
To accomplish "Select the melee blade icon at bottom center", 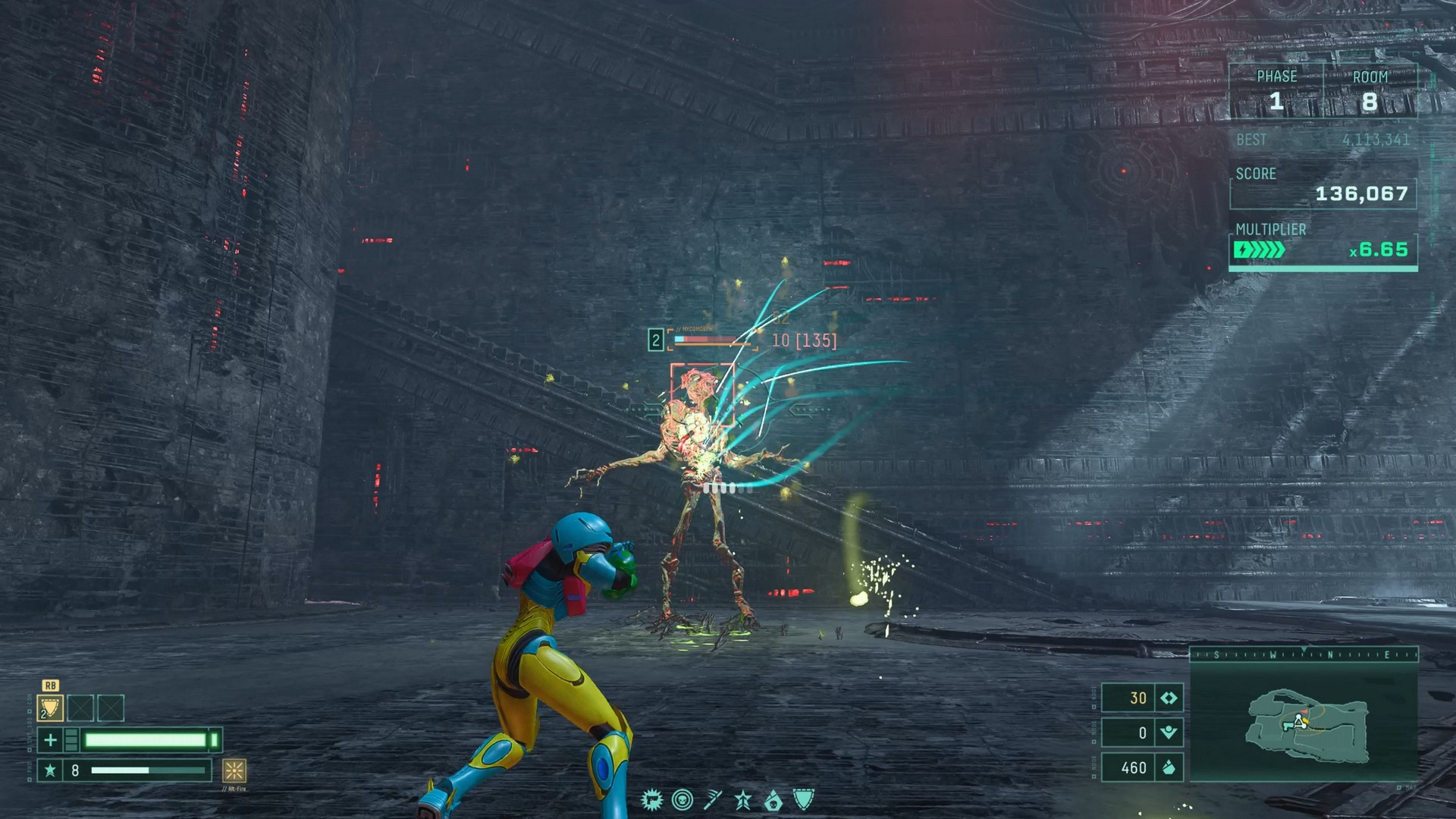I will 713,799.
